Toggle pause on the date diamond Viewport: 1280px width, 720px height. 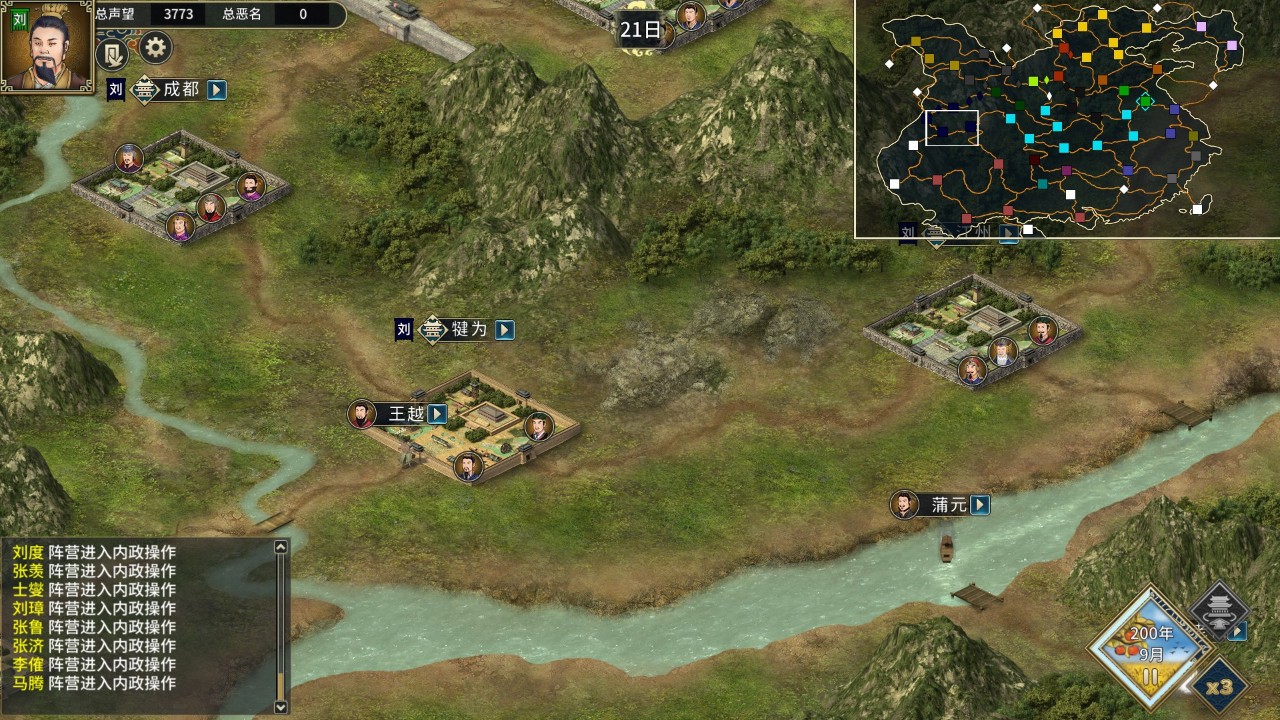1150,674
